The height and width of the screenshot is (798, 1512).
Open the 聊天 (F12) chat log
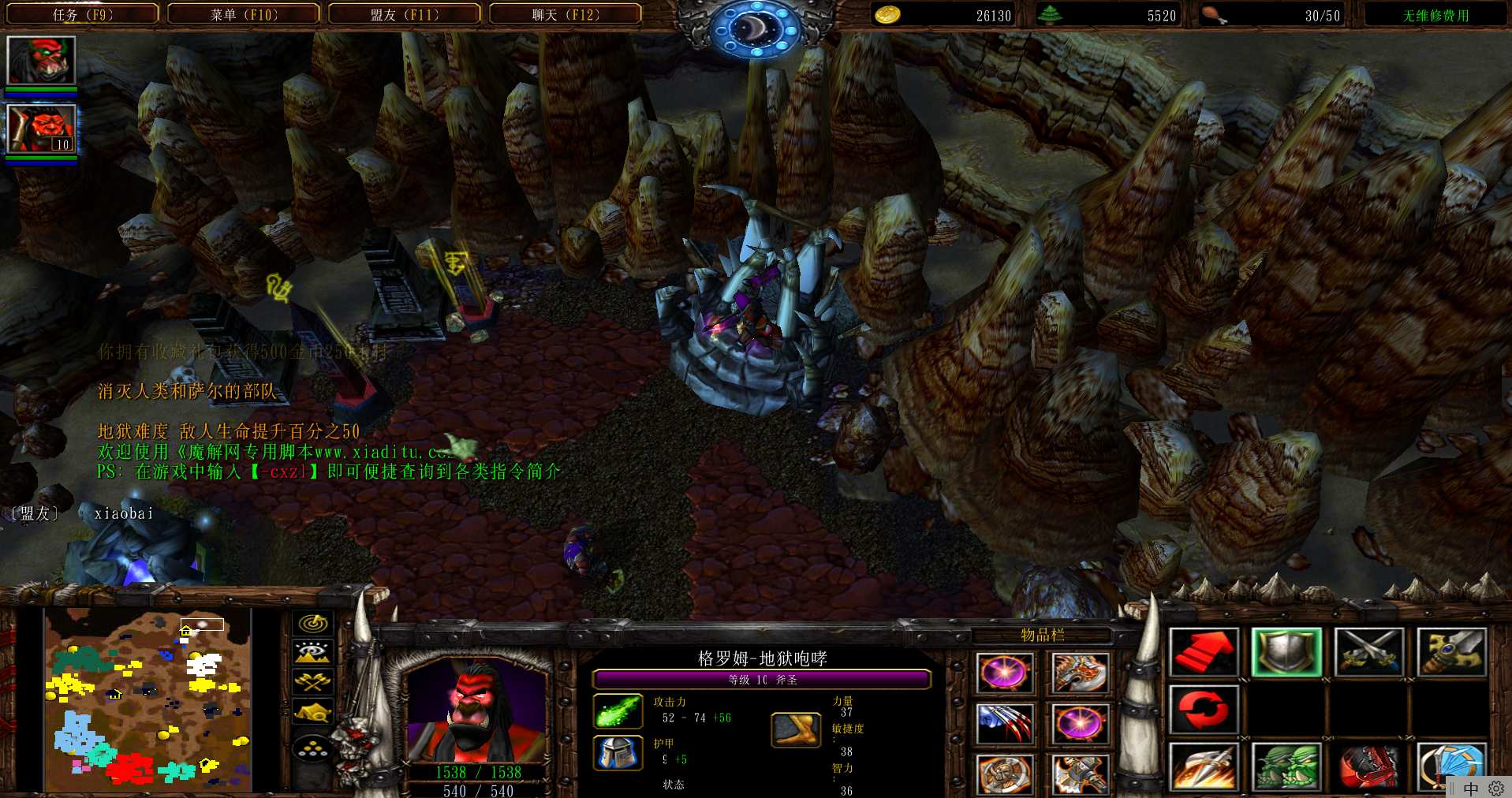566,14
